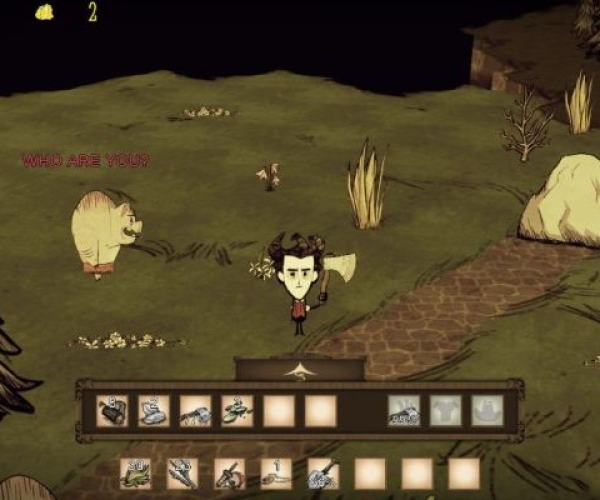This screenshot has height=500, width=600.
Task: Click the hand equipment slot
Action: click(404, 410)
